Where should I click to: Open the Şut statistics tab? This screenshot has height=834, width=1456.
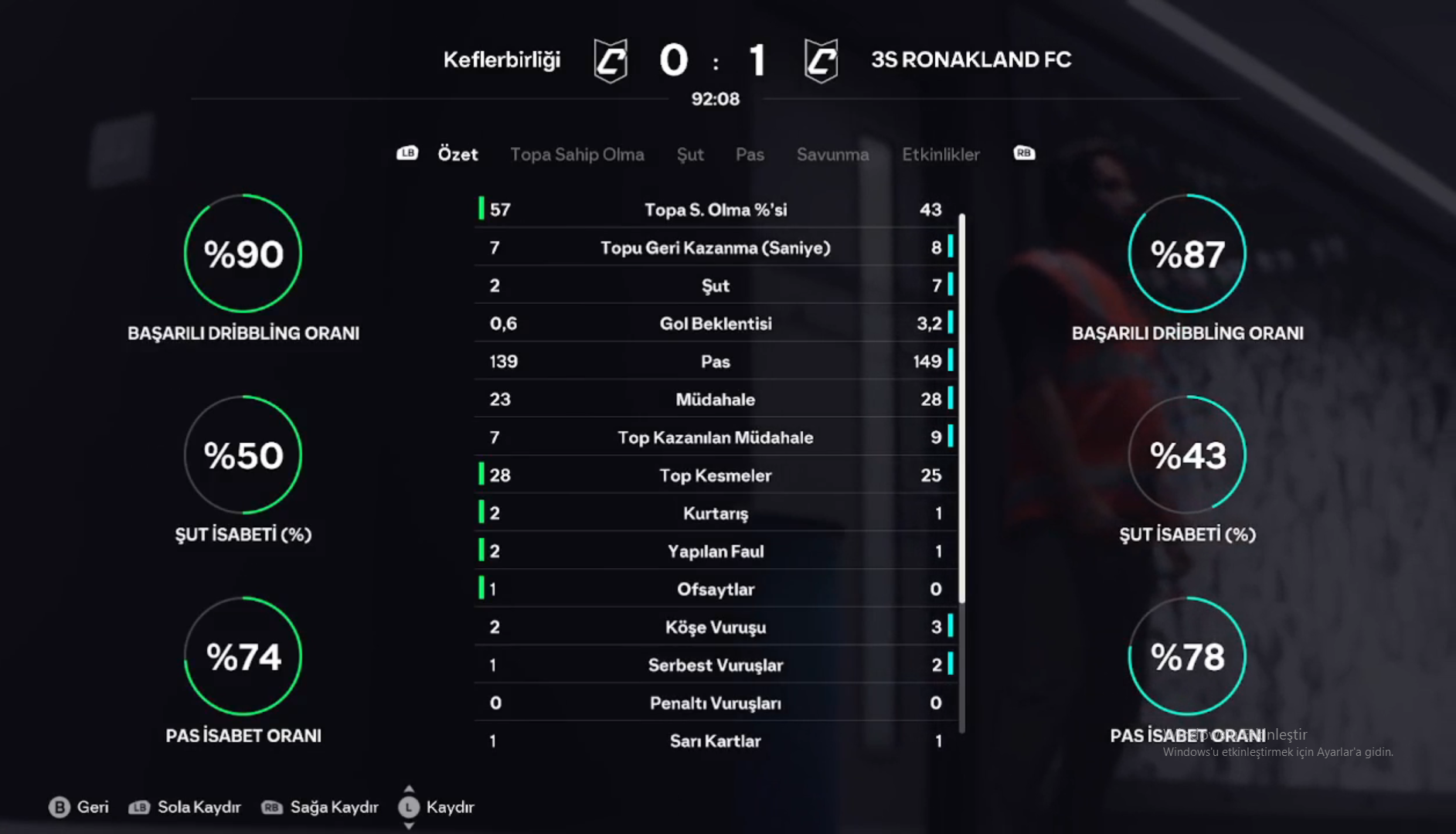[x=690, y=155]
